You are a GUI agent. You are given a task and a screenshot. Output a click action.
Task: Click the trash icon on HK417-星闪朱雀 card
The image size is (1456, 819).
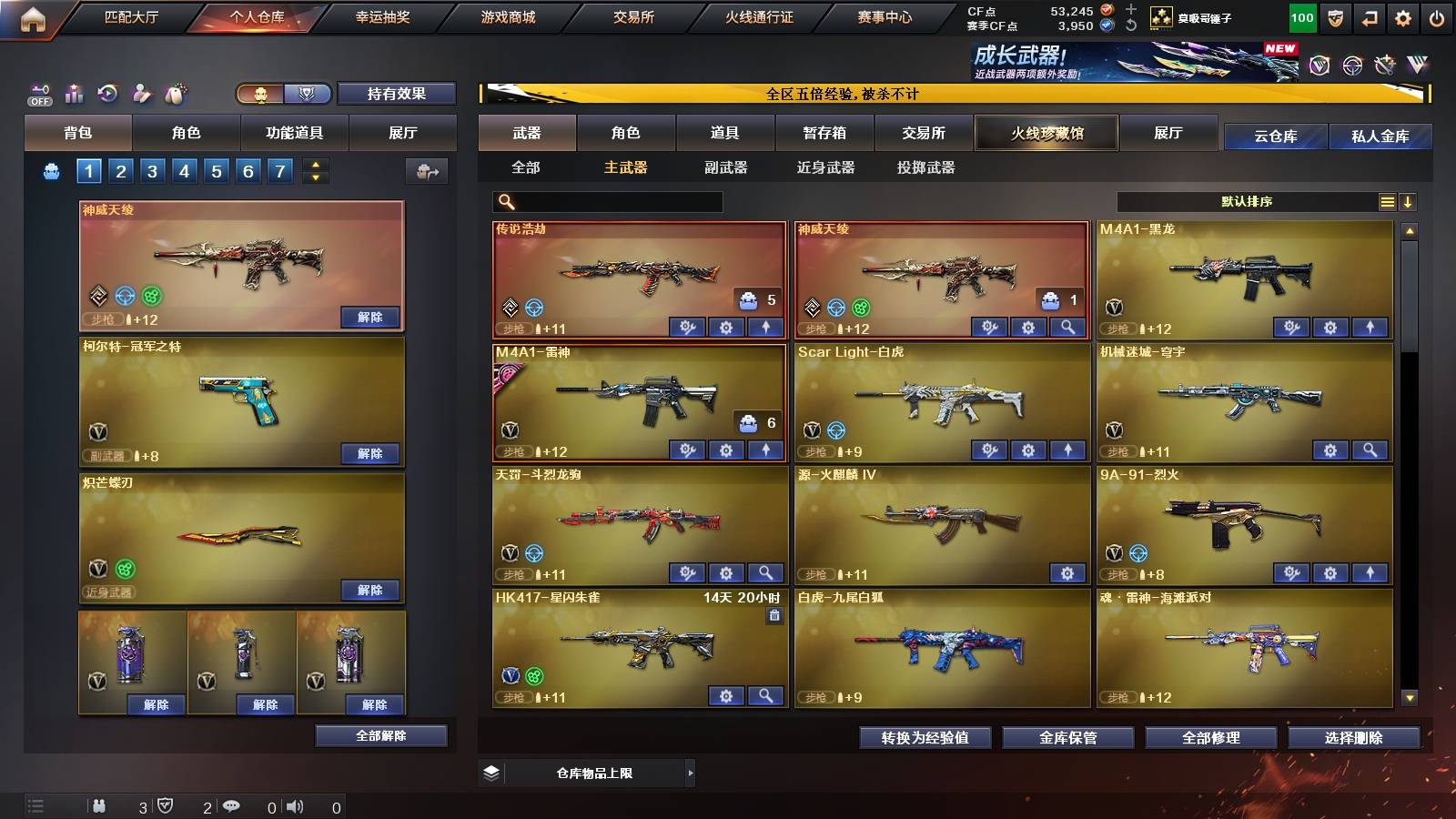[776, 618]
